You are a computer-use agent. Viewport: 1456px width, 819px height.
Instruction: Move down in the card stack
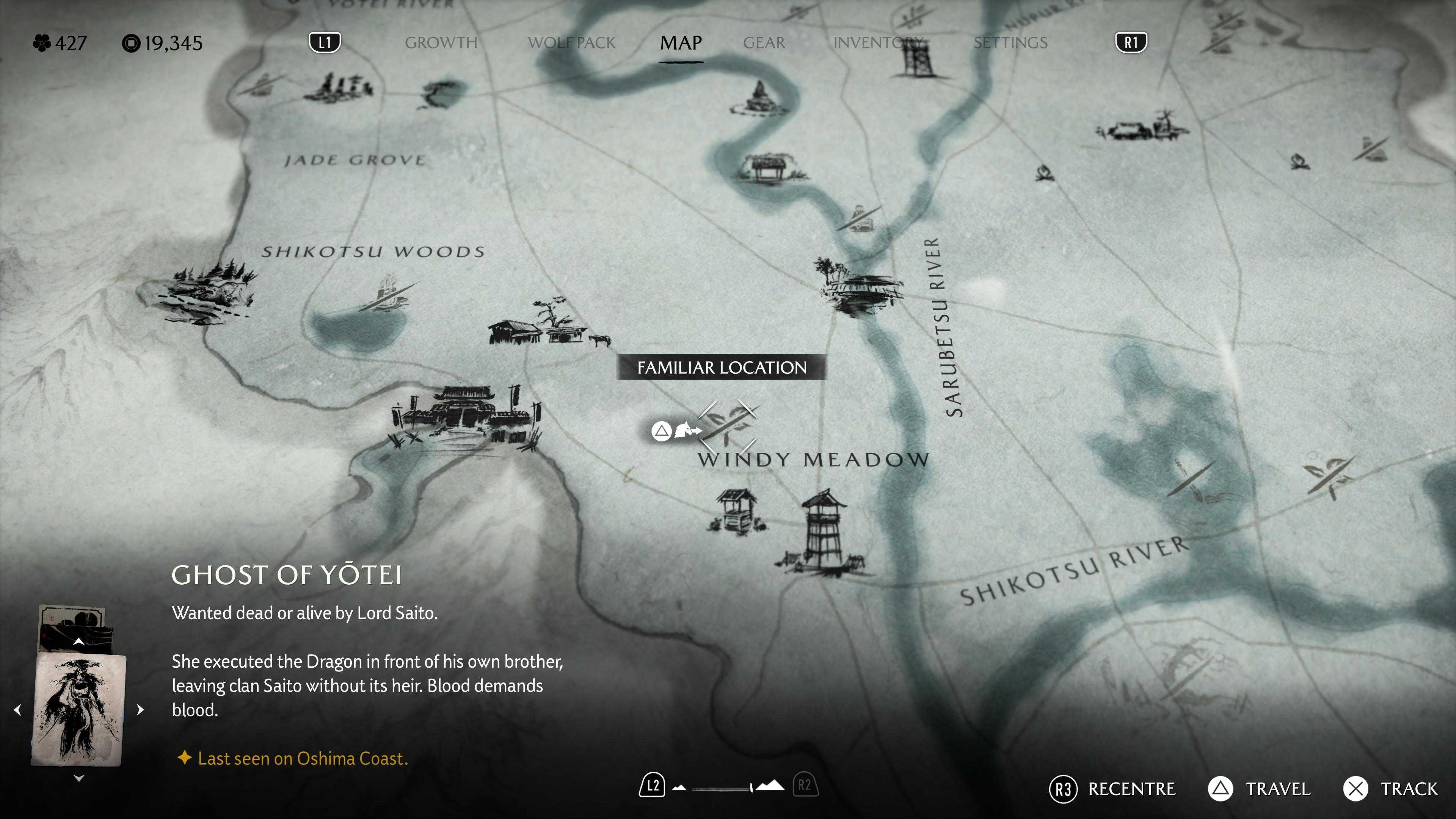point(79,778)
